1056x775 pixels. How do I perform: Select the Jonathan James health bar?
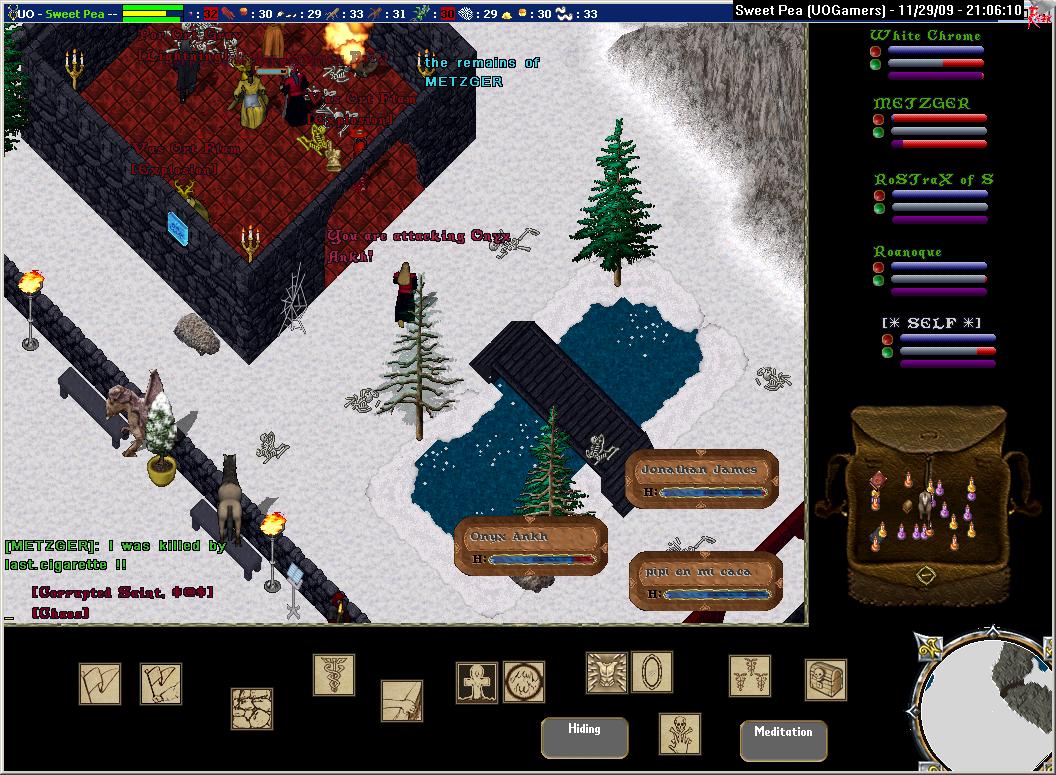(702, 478)
